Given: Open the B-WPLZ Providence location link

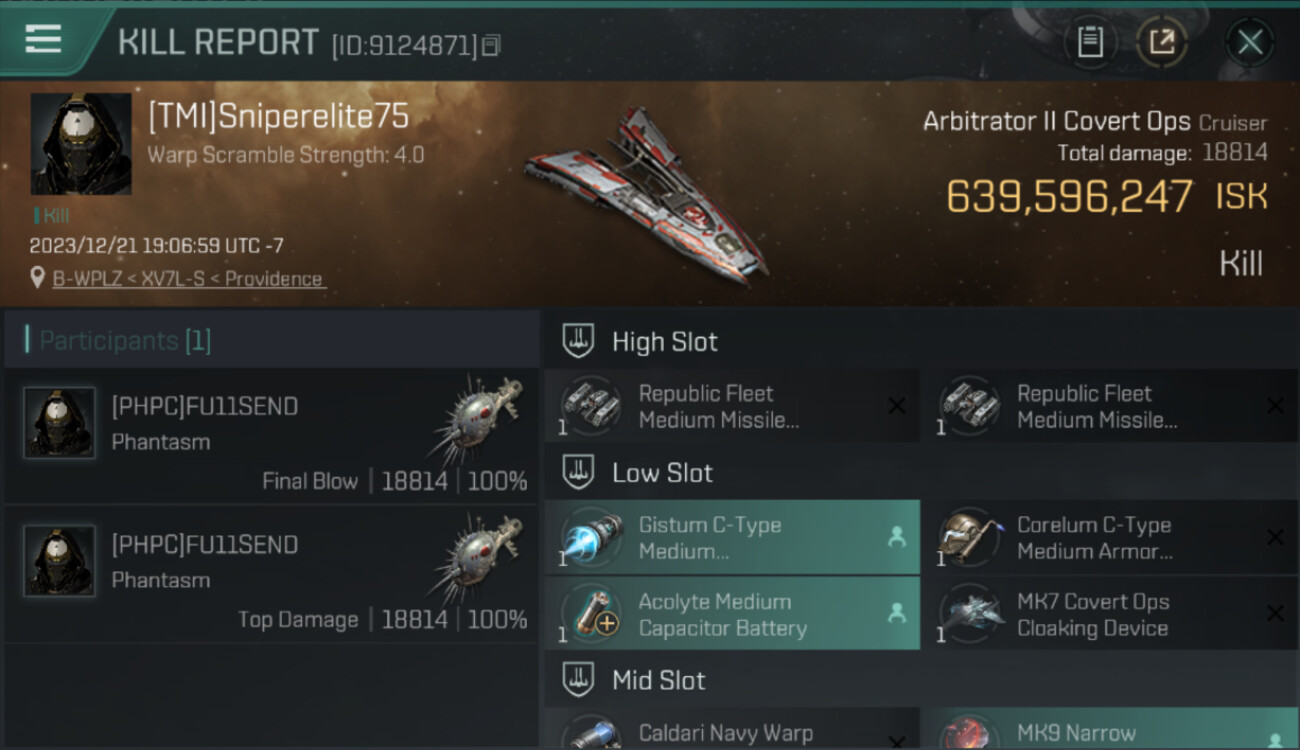Looking at the screenshot, I should (189, 279).
